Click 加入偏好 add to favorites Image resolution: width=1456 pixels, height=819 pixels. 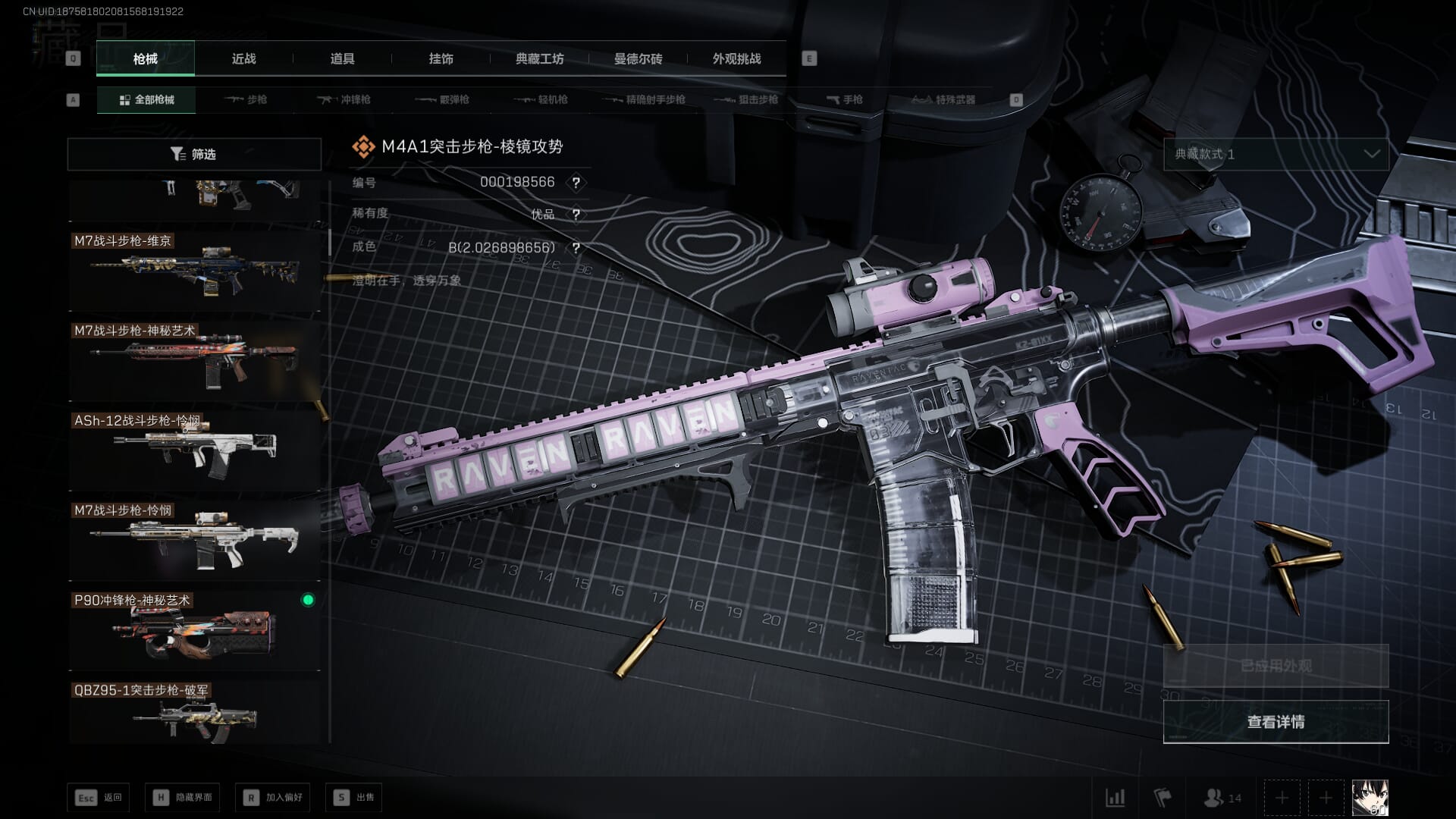(273, 798)
